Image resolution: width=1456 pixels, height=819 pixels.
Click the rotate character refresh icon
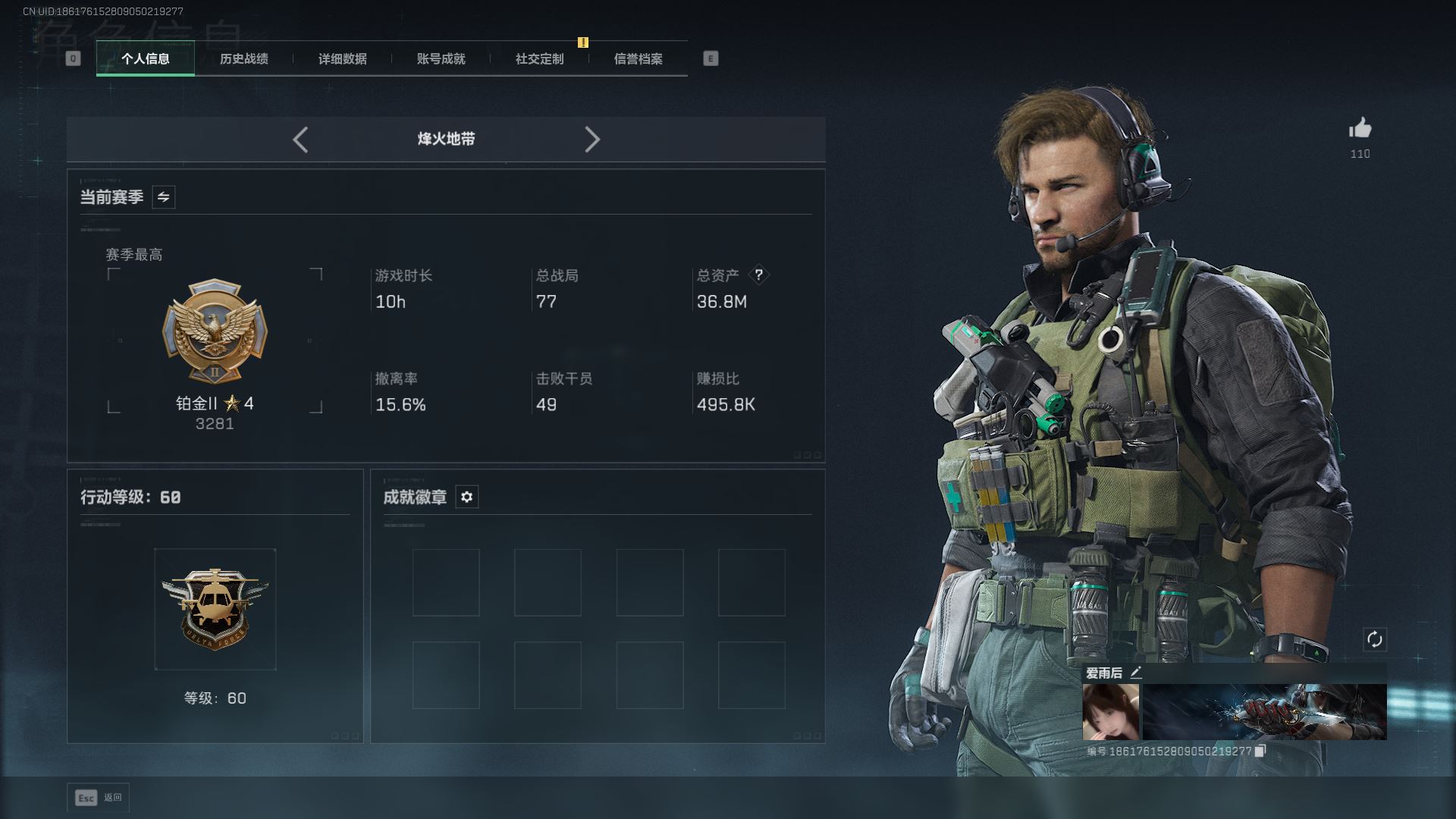coord(1374,639)
